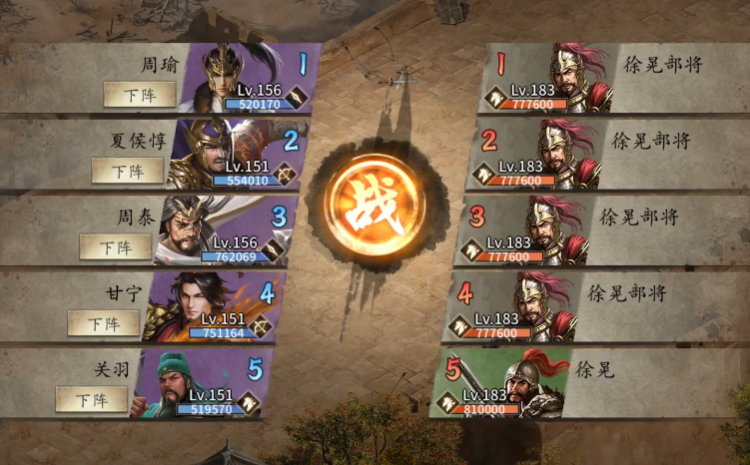This screenshot has width=750, height=465.
Task: Check enemy slot 4 徐晃部将 portrait
Action: pyautogui.click(x=541, y=306)
